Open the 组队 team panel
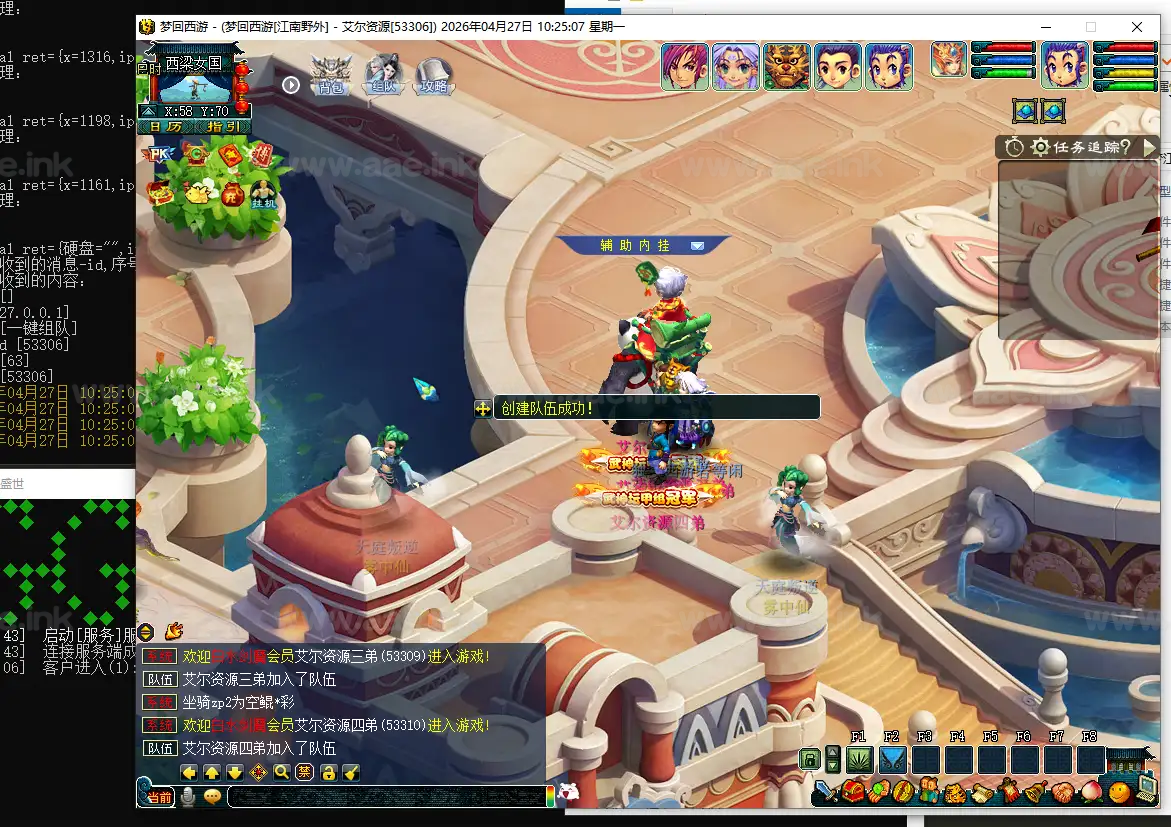 (383, 76)
